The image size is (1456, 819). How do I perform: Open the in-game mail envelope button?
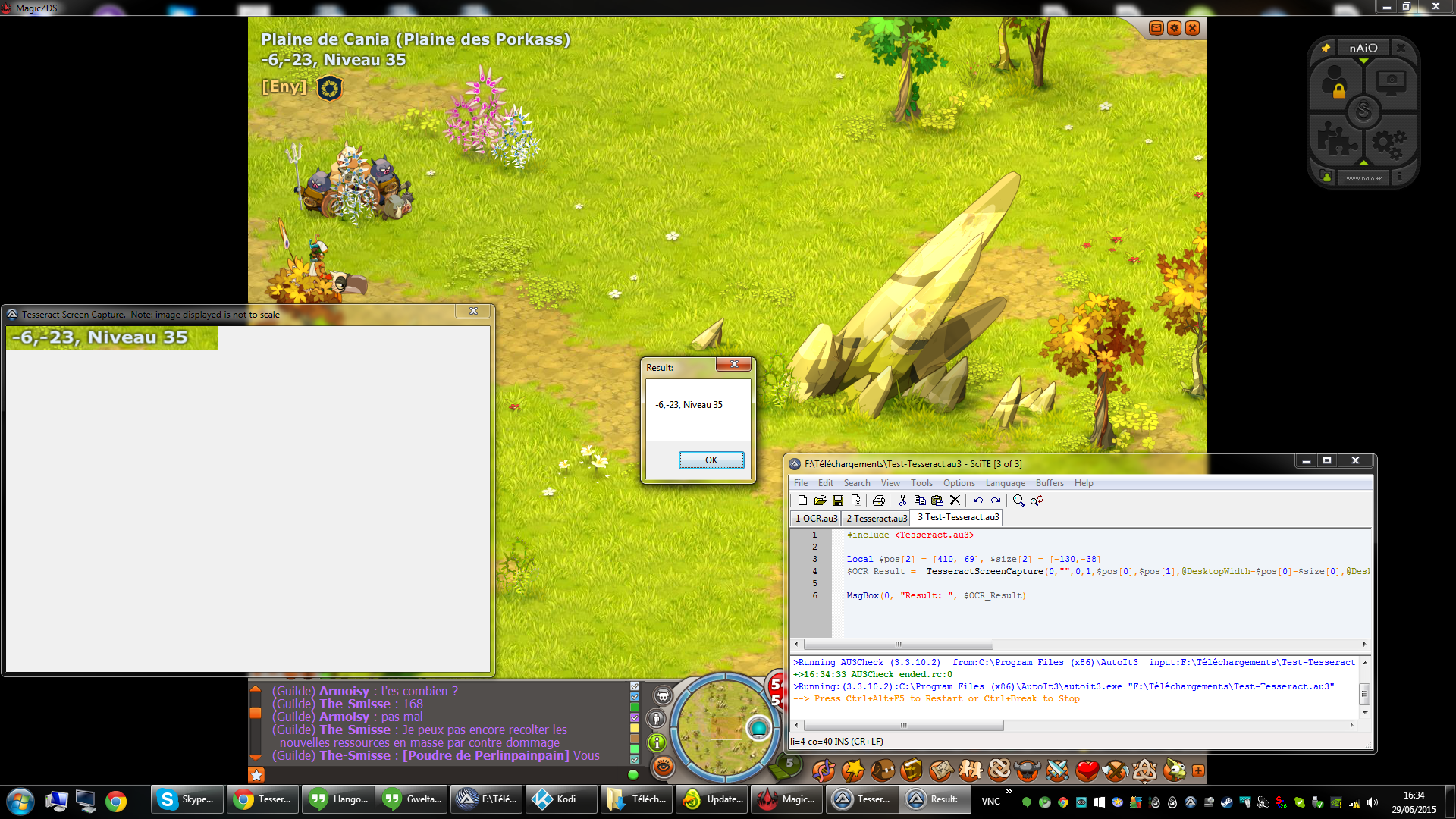[1156, 28]
